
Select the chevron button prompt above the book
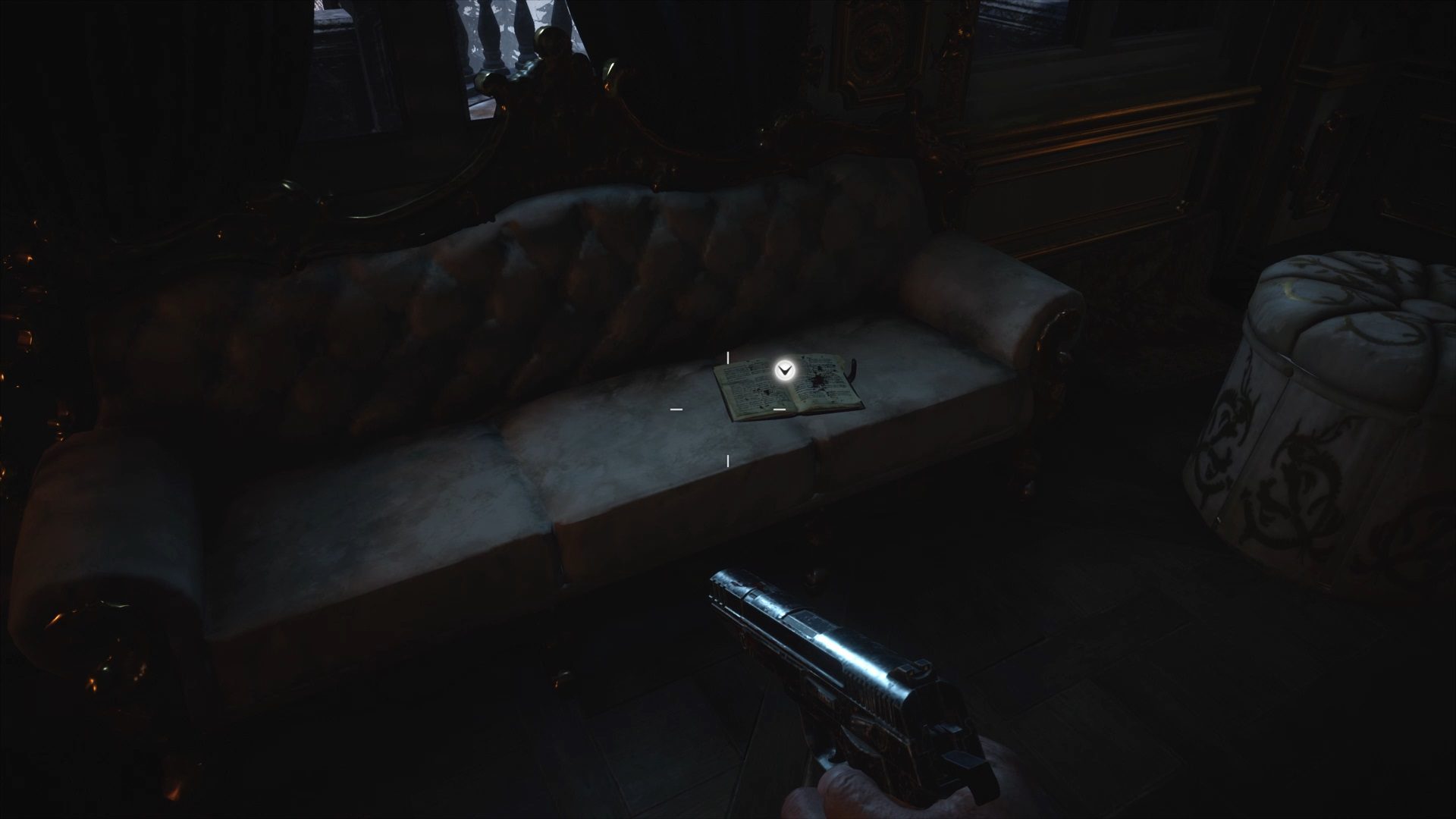(783, 370)
